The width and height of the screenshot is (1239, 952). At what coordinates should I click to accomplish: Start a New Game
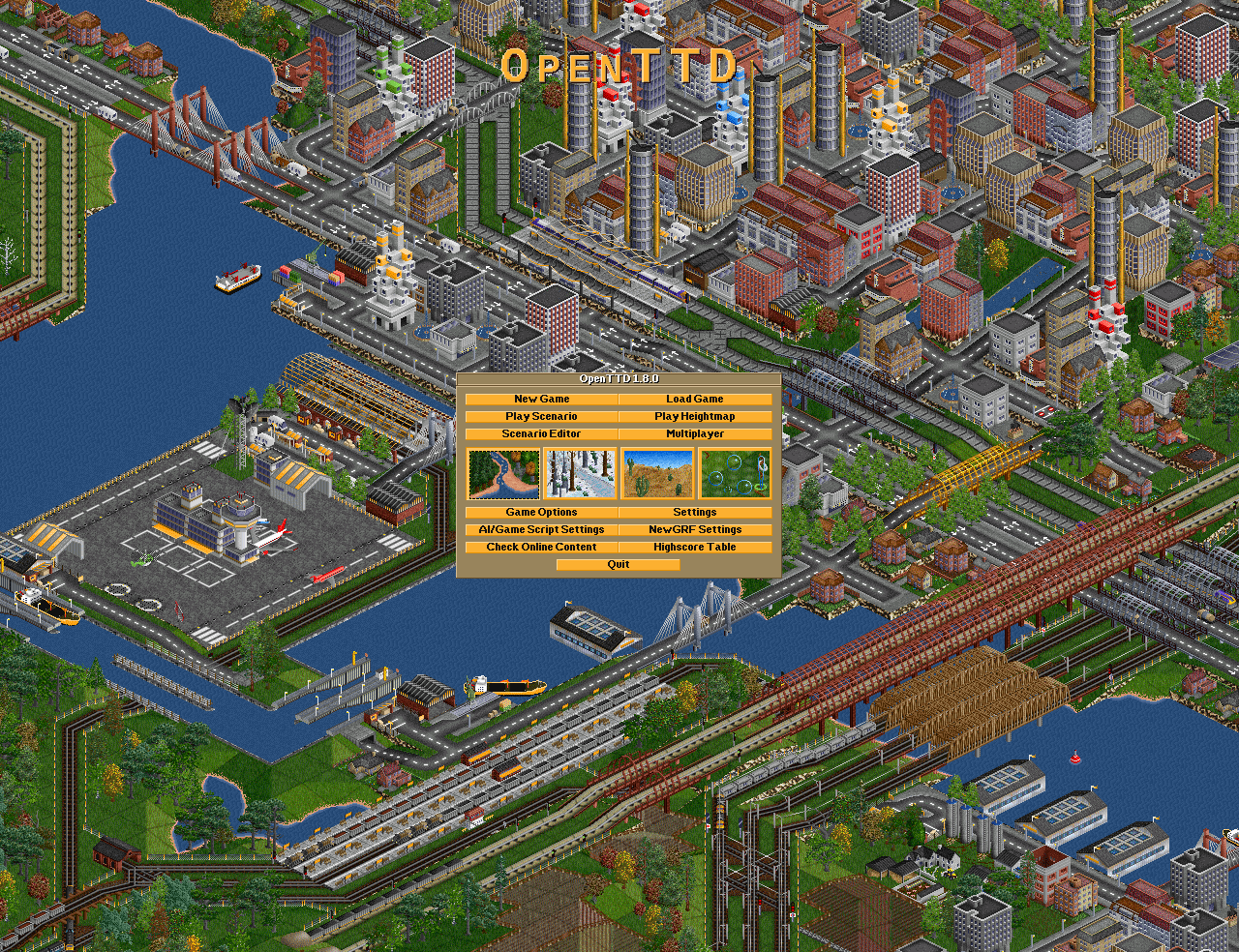(x=541, y=399)
